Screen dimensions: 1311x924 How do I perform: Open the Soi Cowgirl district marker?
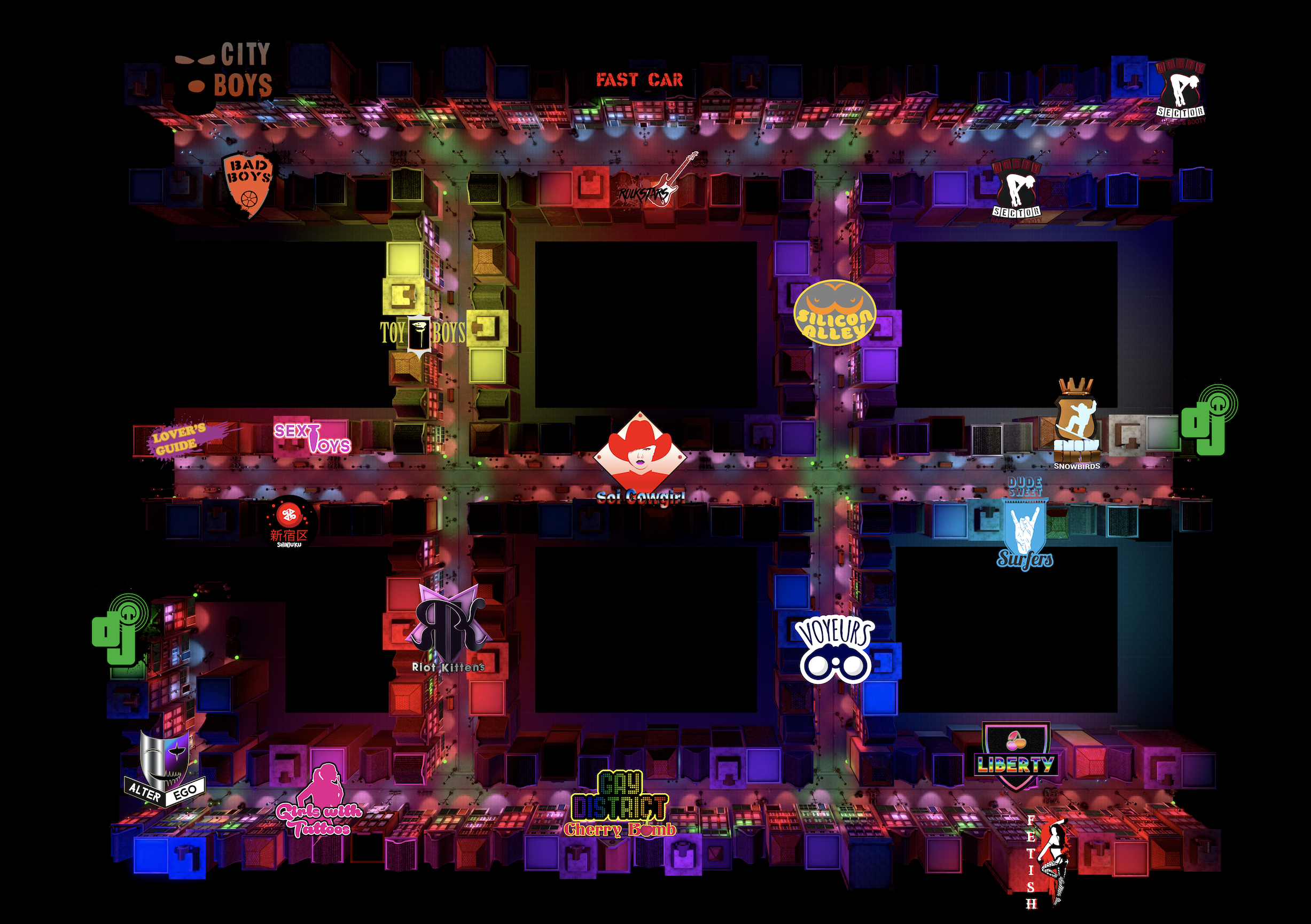coord(640,457)
